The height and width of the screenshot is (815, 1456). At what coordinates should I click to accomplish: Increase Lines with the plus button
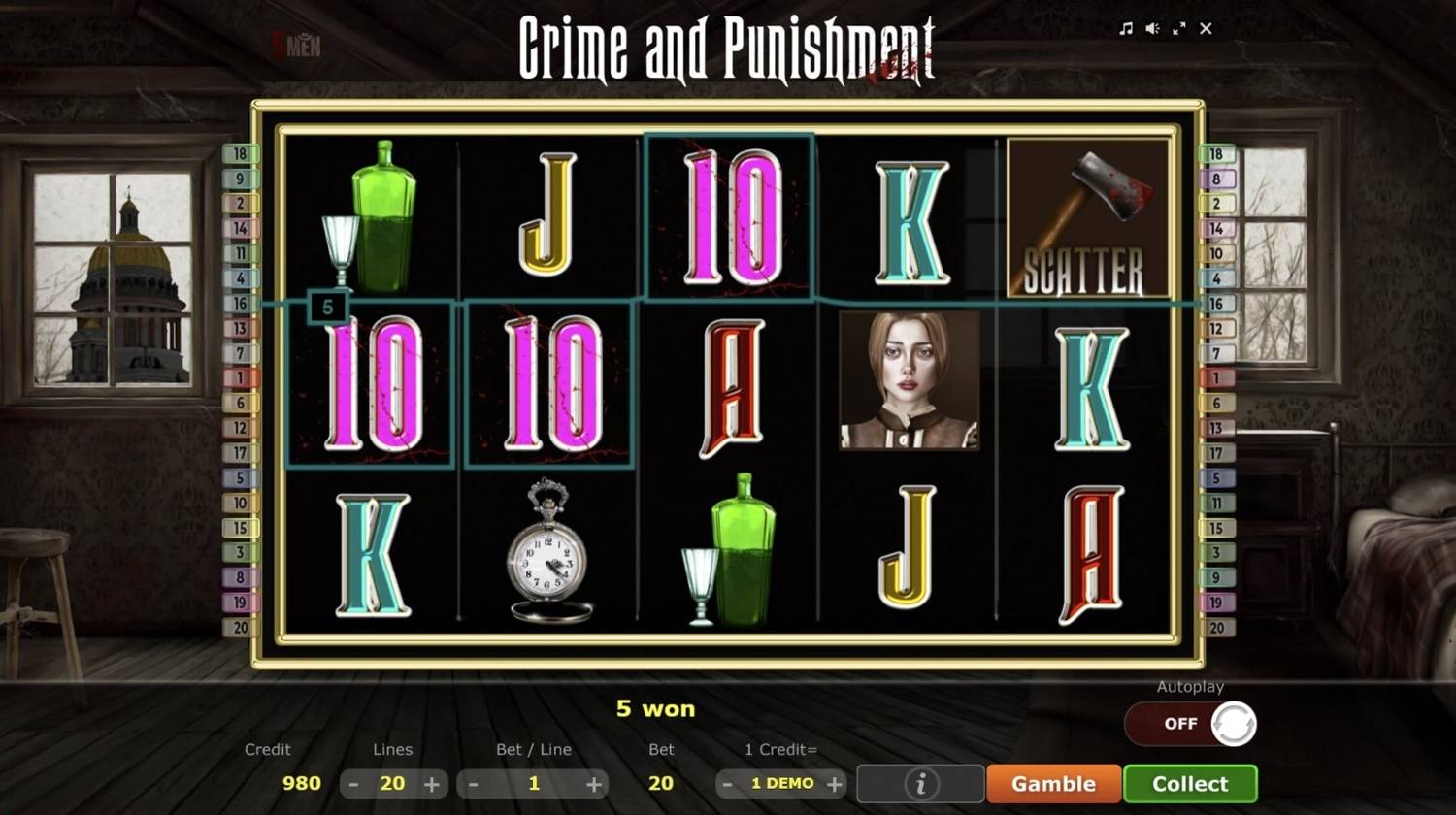431,783
